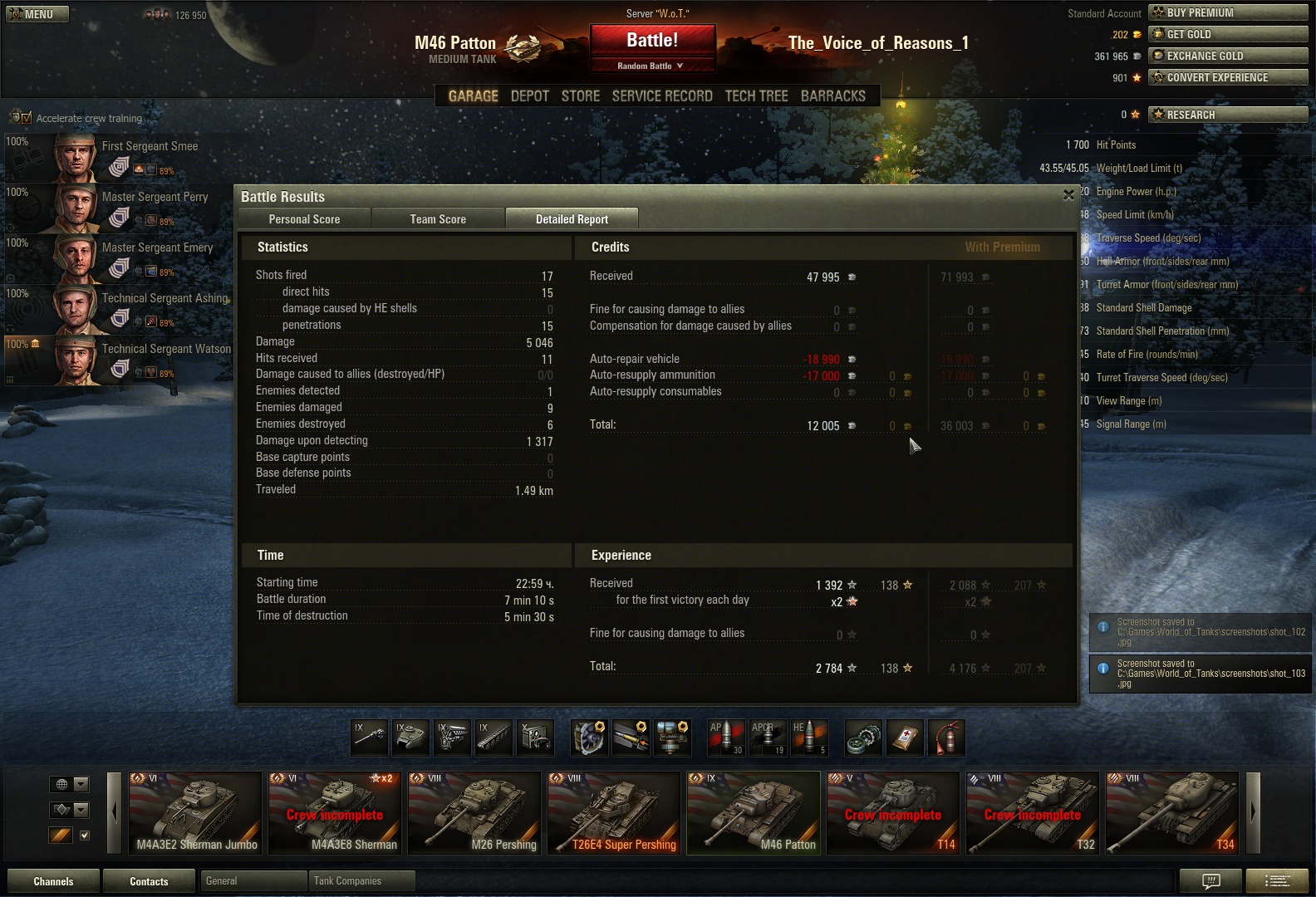The width and height of the screenshot is (1316, 897).
Task: Select Convert Experience
Action: [1228, 77]
